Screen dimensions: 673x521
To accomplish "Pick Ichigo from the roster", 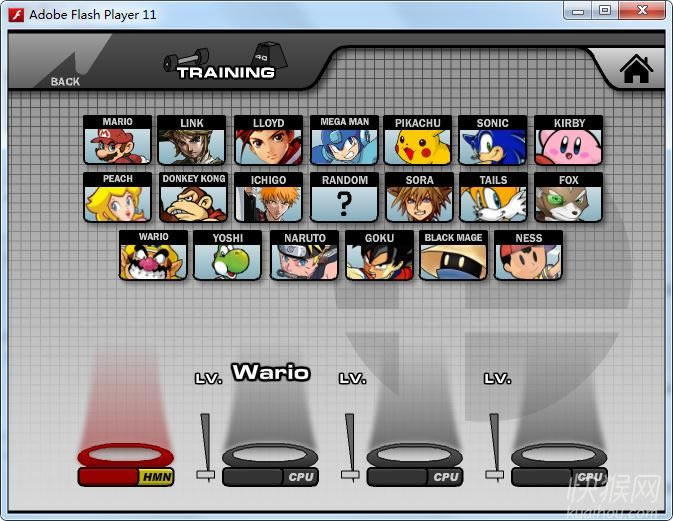I will click(x=268, y=198).
